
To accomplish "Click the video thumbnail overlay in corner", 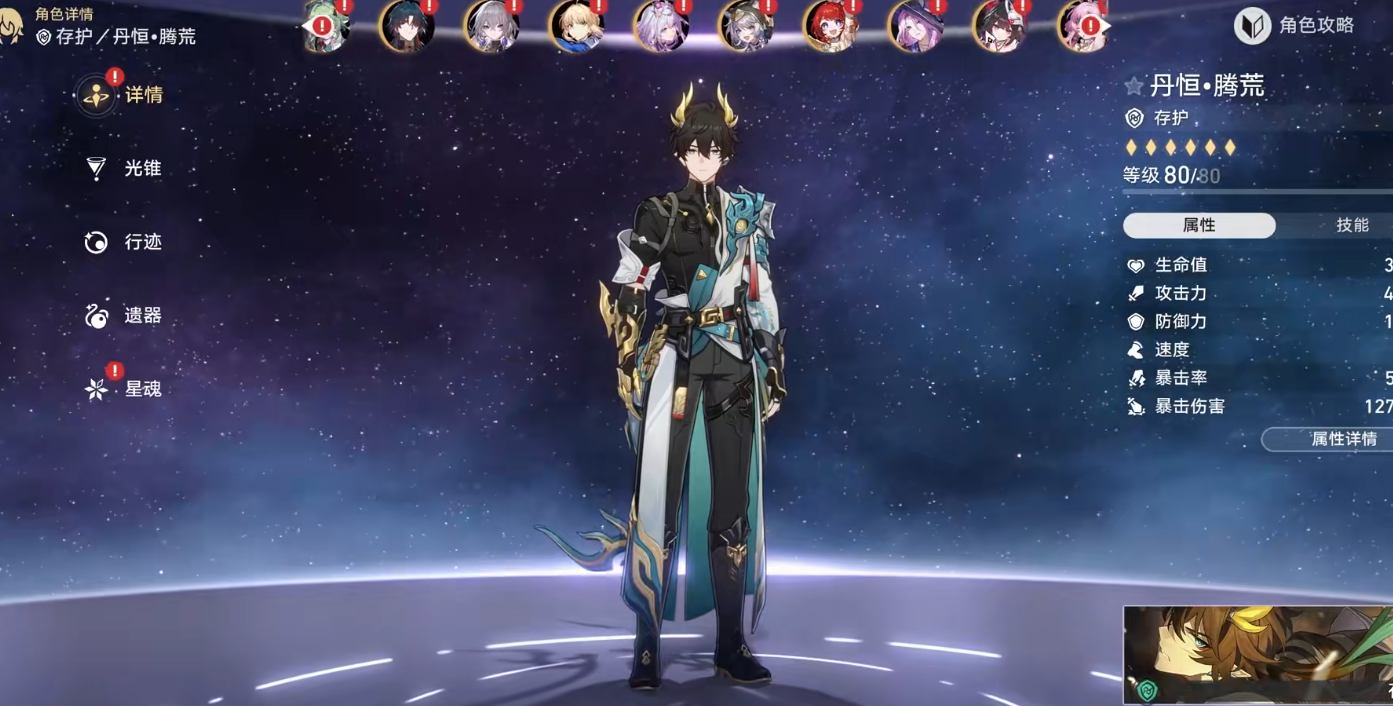I will 1257,655.
